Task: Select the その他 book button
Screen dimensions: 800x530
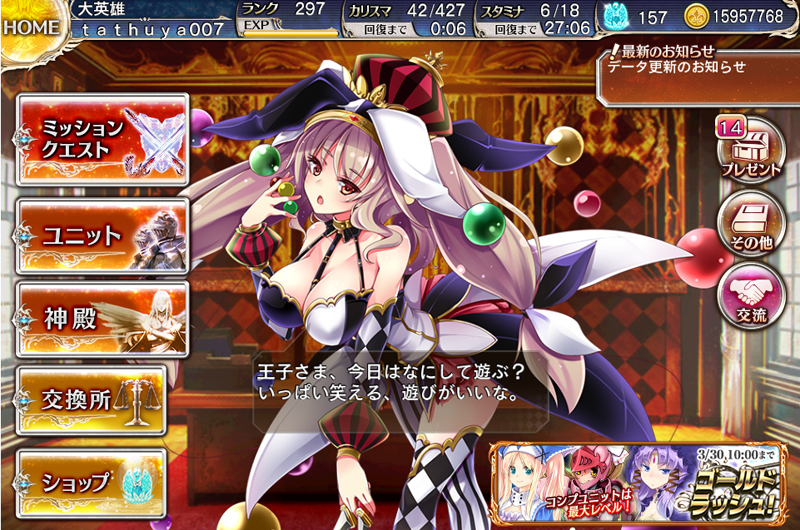Action: [x=751, y=221]
